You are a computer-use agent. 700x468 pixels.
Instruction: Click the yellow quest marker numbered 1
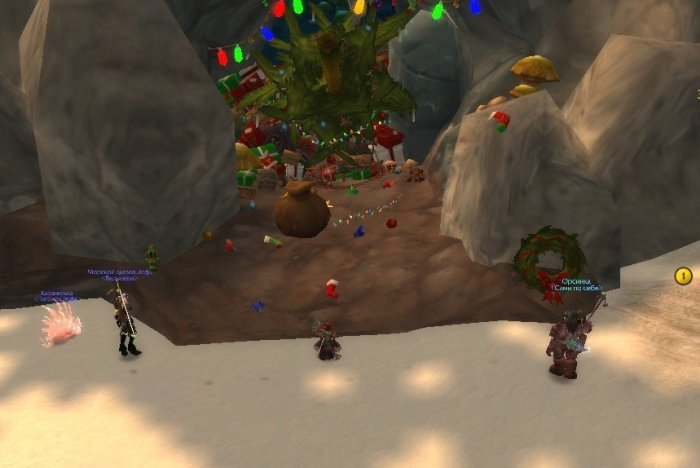pos(684,275)
